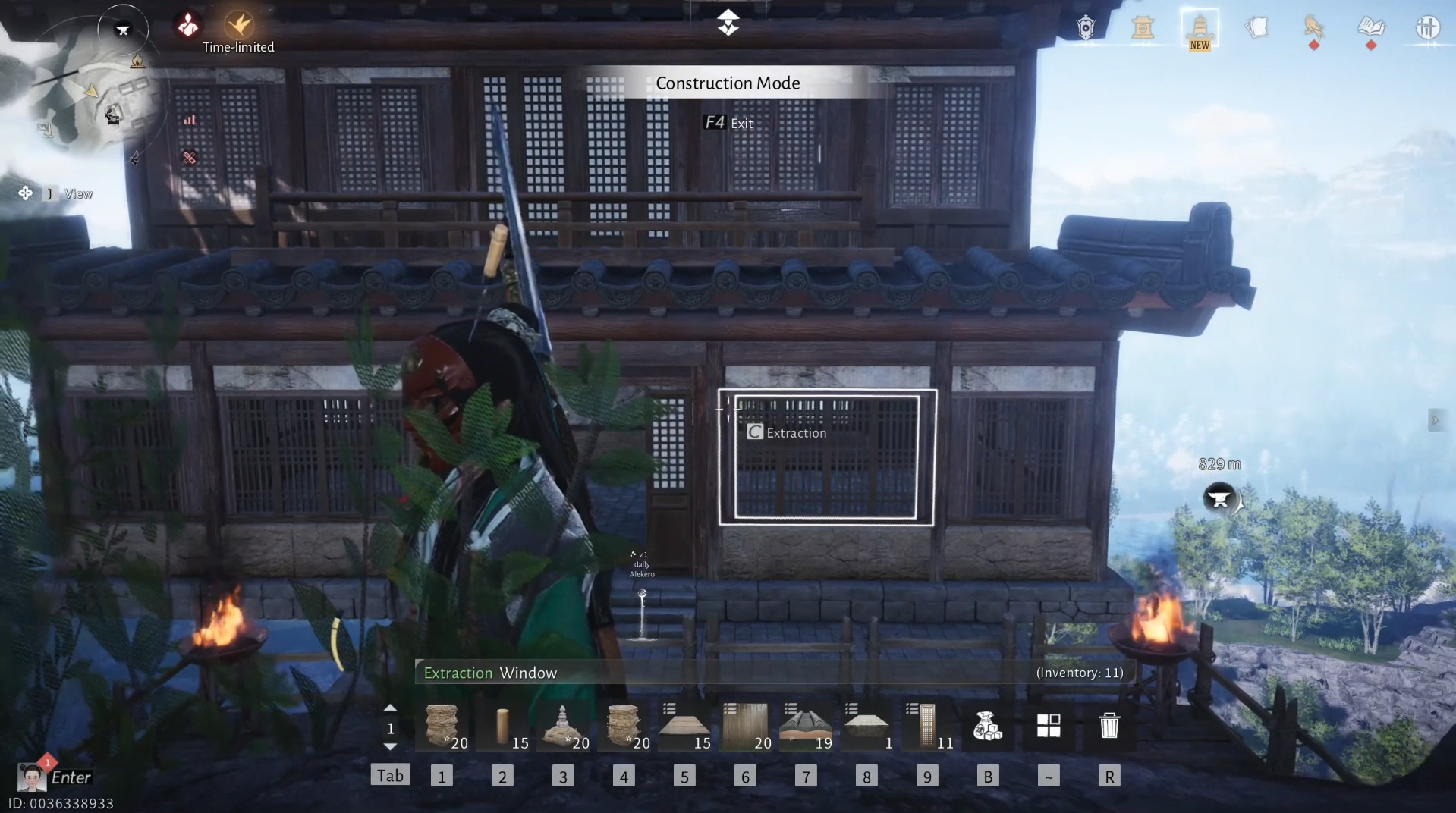Viewport: 1456px width, 813px height.
Task: Select the lattice window slot with 11
Action: click(927, 727)
